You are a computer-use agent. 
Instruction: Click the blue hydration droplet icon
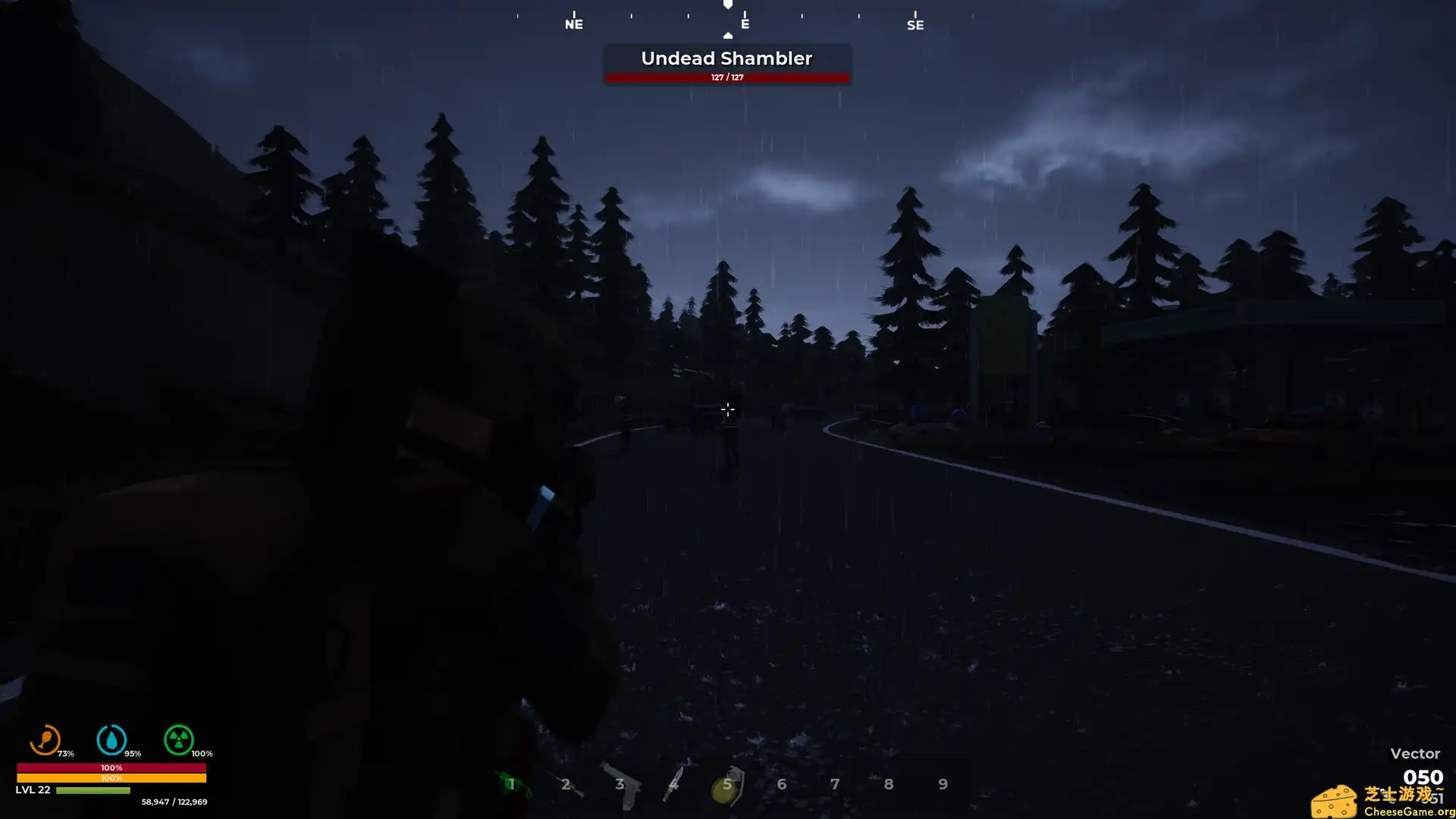pos(111,741)
